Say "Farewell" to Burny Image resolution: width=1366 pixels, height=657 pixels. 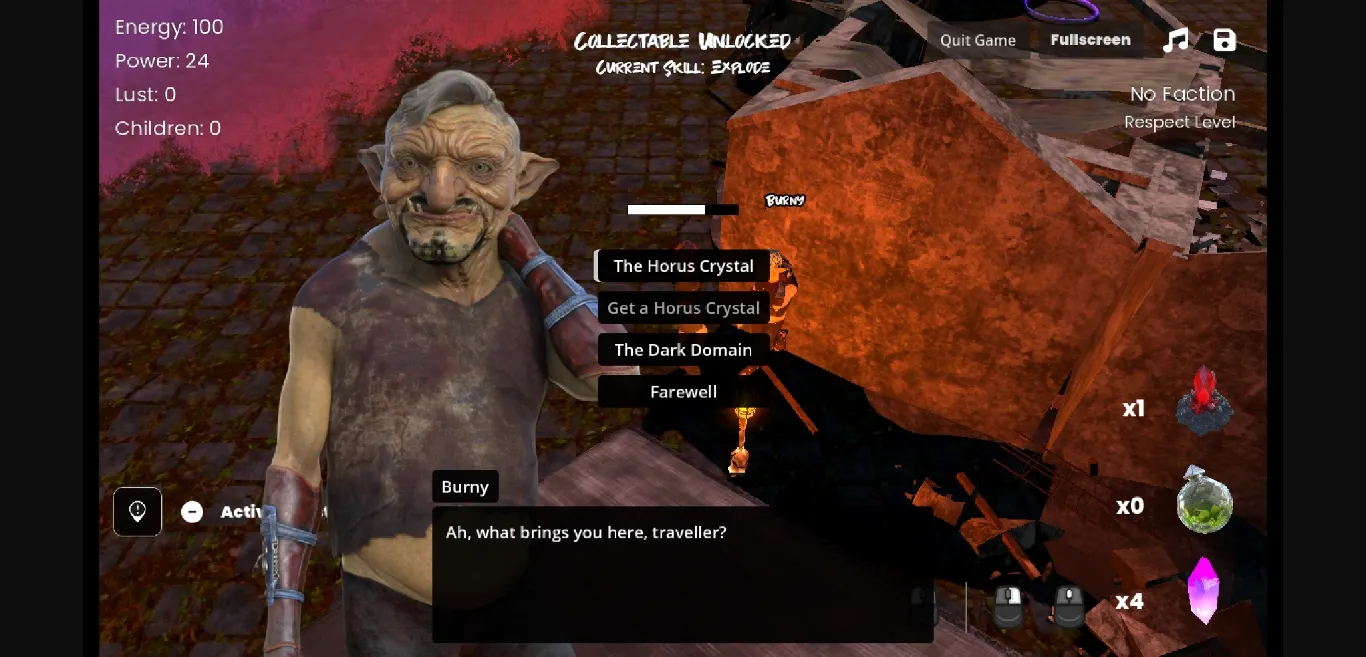683,392
